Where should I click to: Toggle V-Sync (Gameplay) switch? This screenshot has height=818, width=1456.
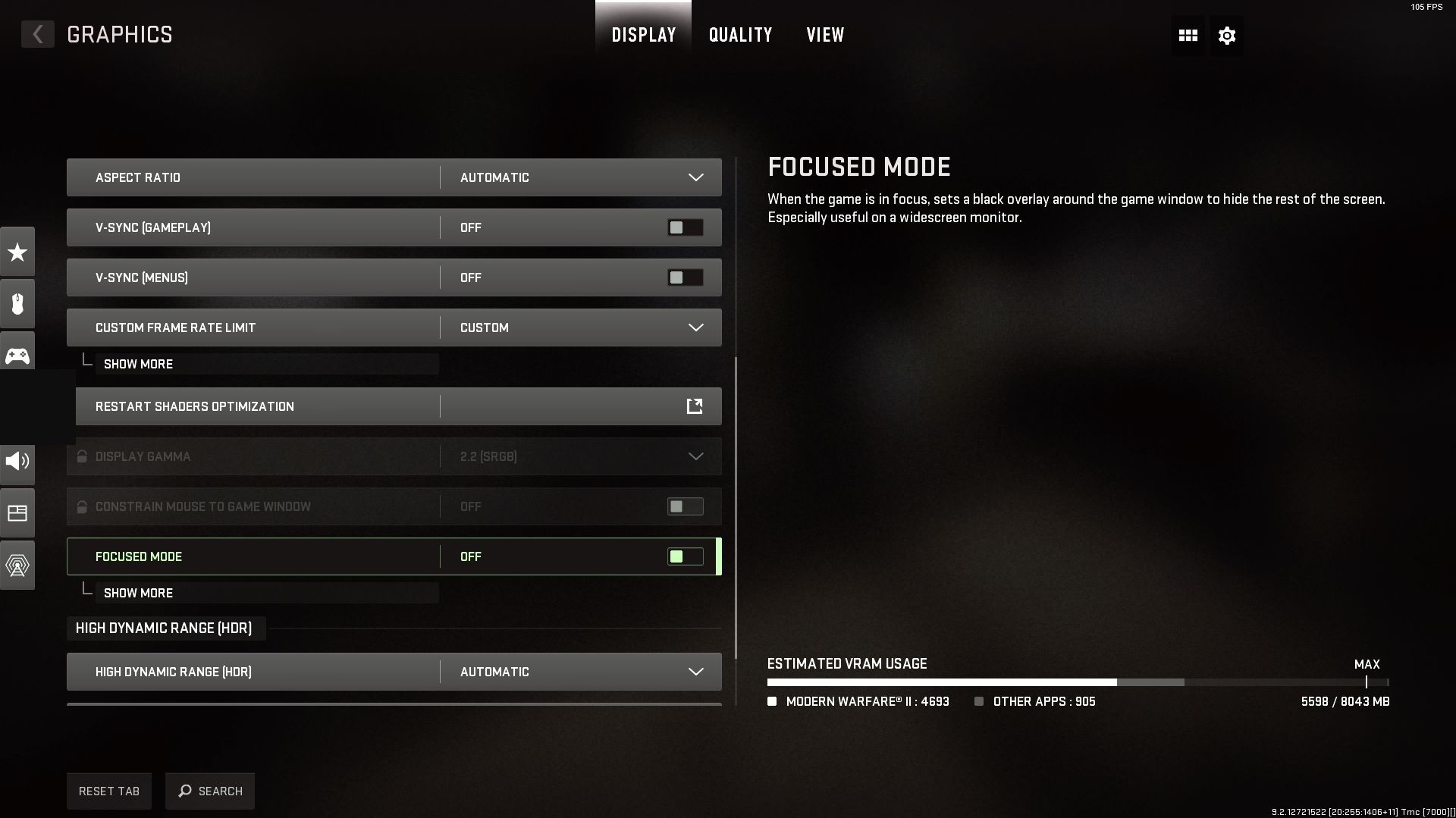point(684,227)
